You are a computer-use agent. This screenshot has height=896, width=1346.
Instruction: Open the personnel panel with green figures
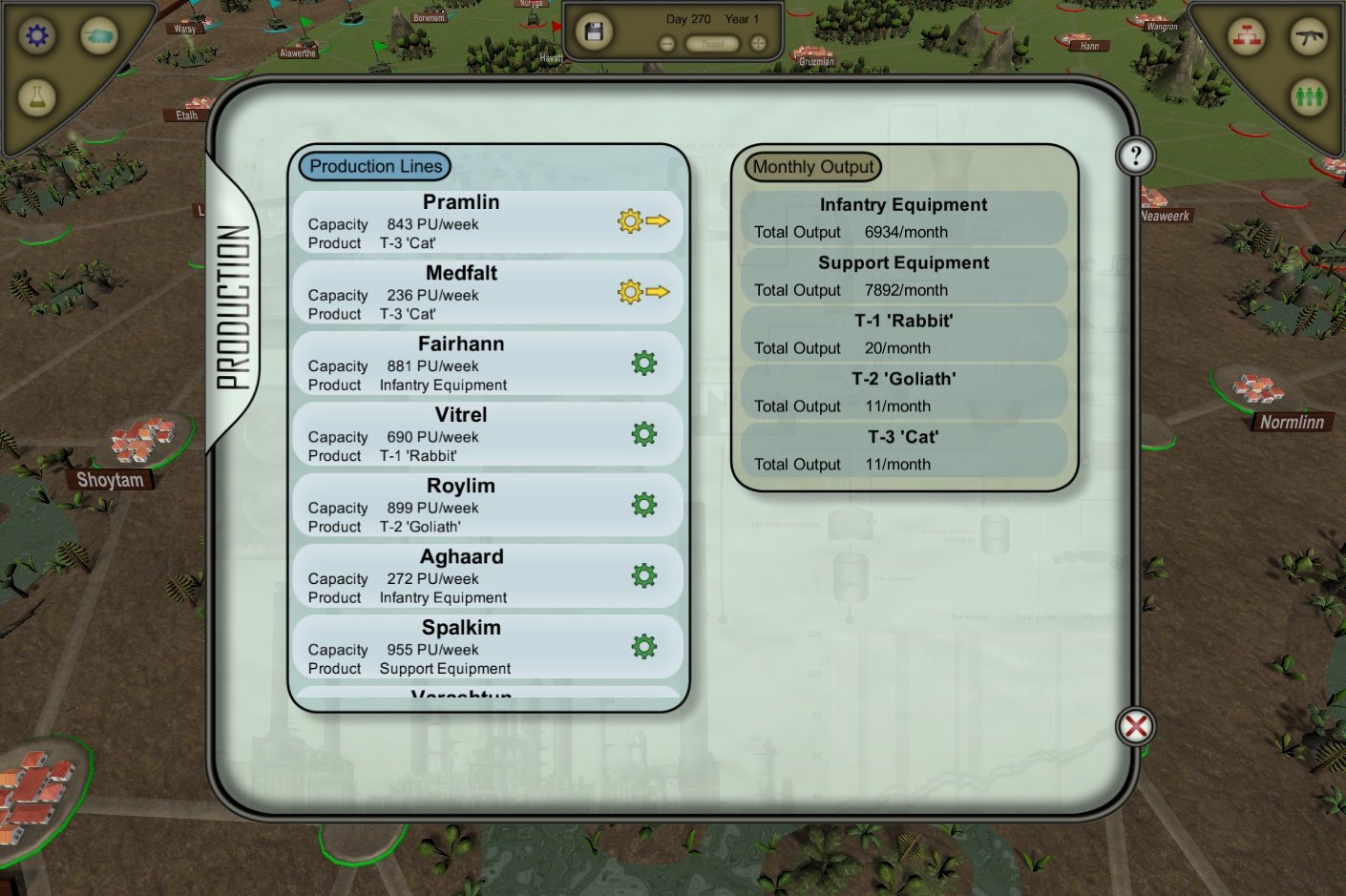click(x=1309, y=96)
